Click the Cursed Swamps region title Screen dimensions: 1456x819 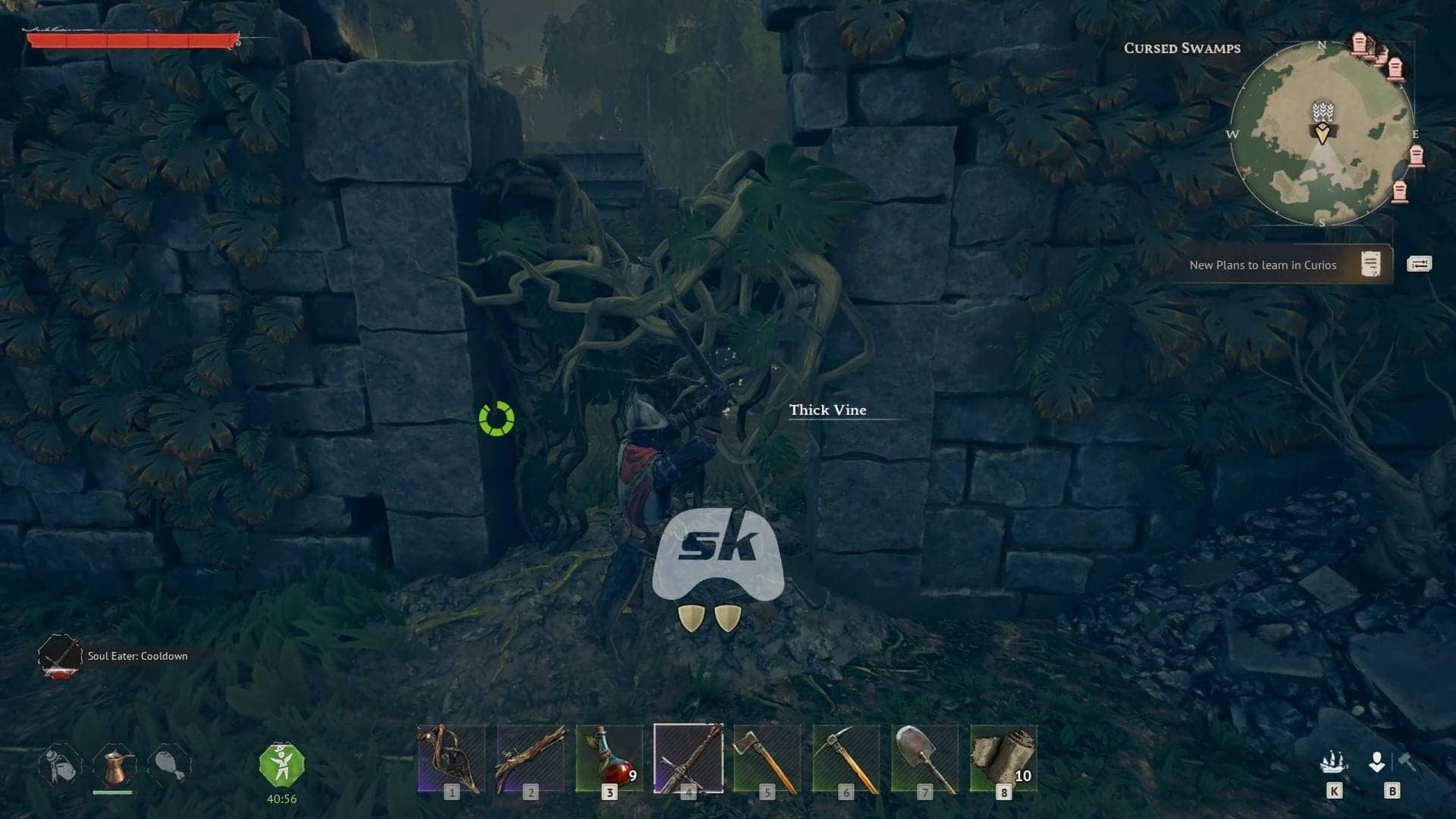(x=1181, y=49)
